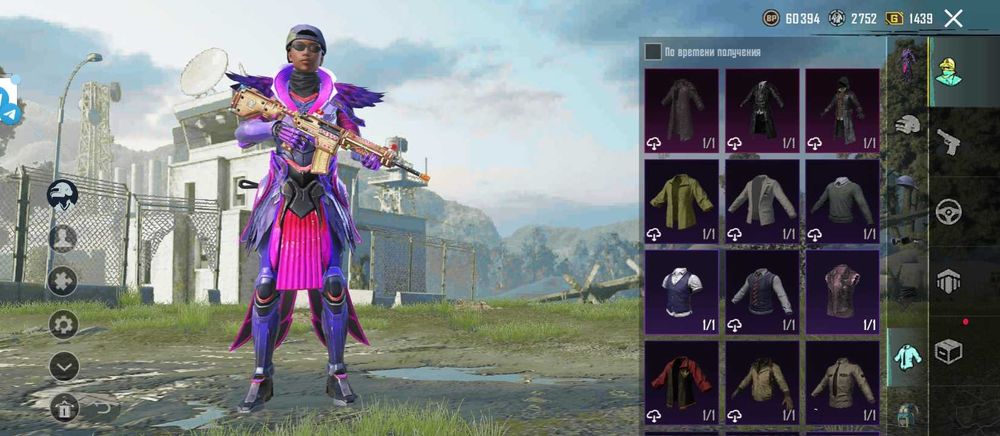1000x436 pixels.
Task: Toggle the 'По времени получения' sort checkbox
Action: pos(653,51)
